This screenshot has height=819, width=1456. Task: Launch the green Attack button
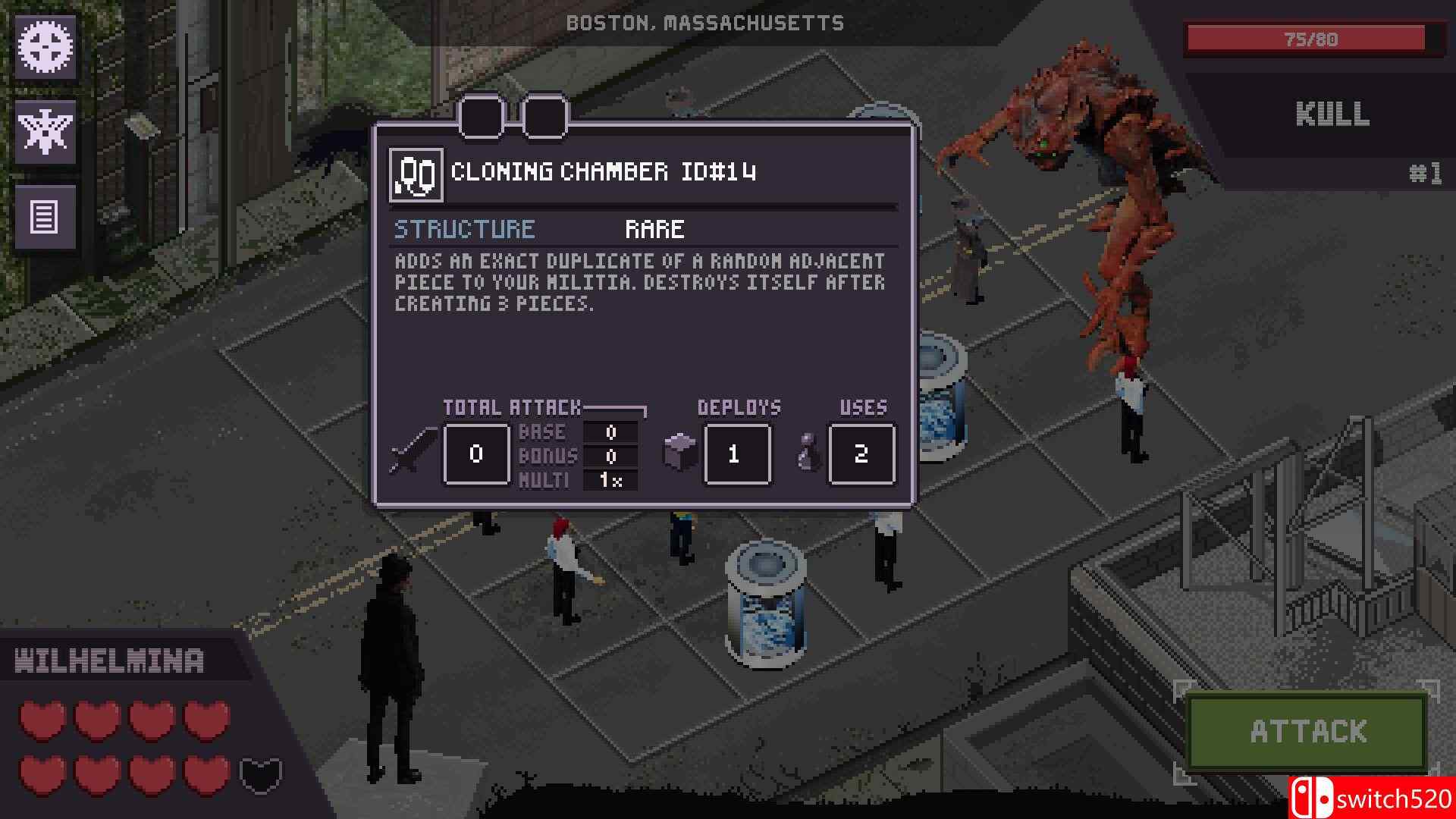click(1307, 732)
